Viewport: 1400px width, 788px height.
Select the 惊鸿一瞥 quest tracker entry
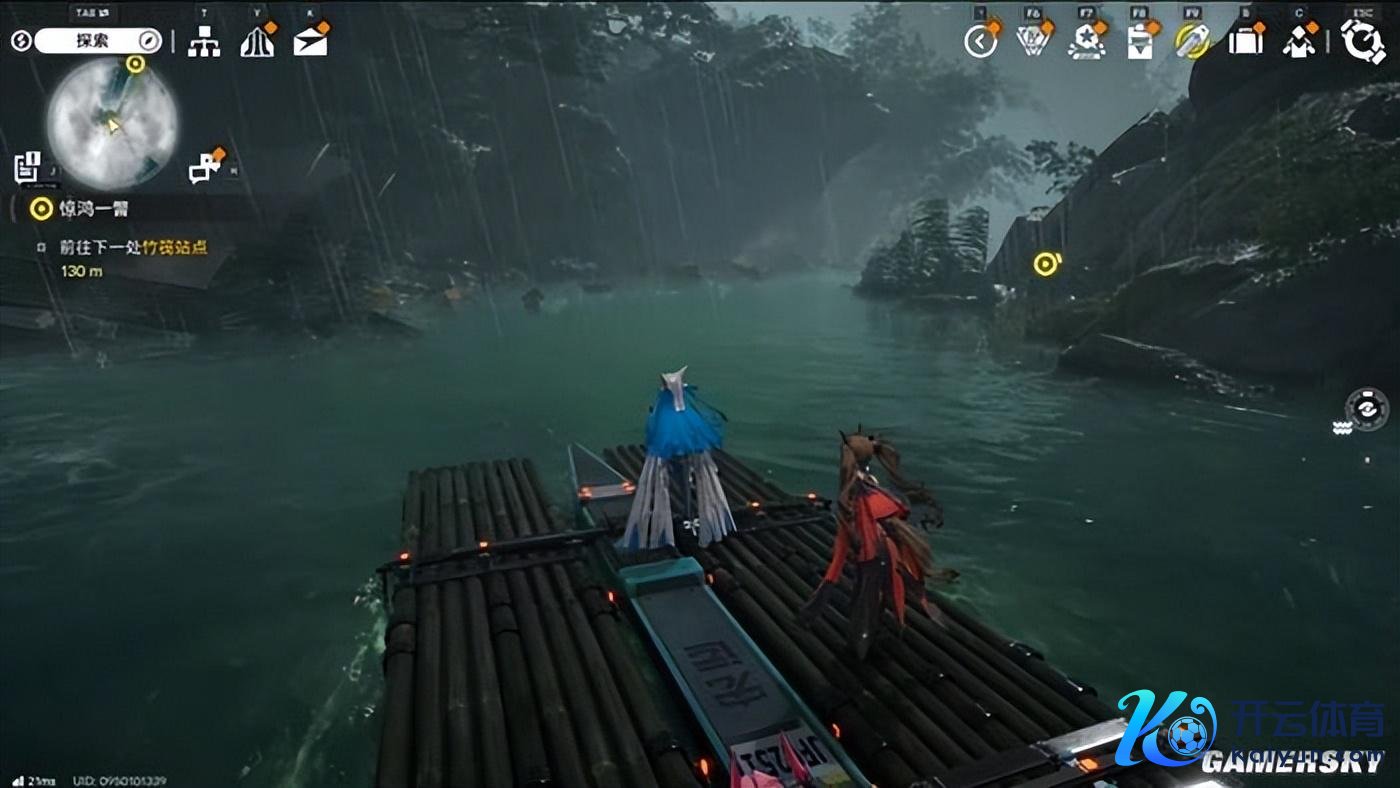pyautogui.click(x=94, y=209)
